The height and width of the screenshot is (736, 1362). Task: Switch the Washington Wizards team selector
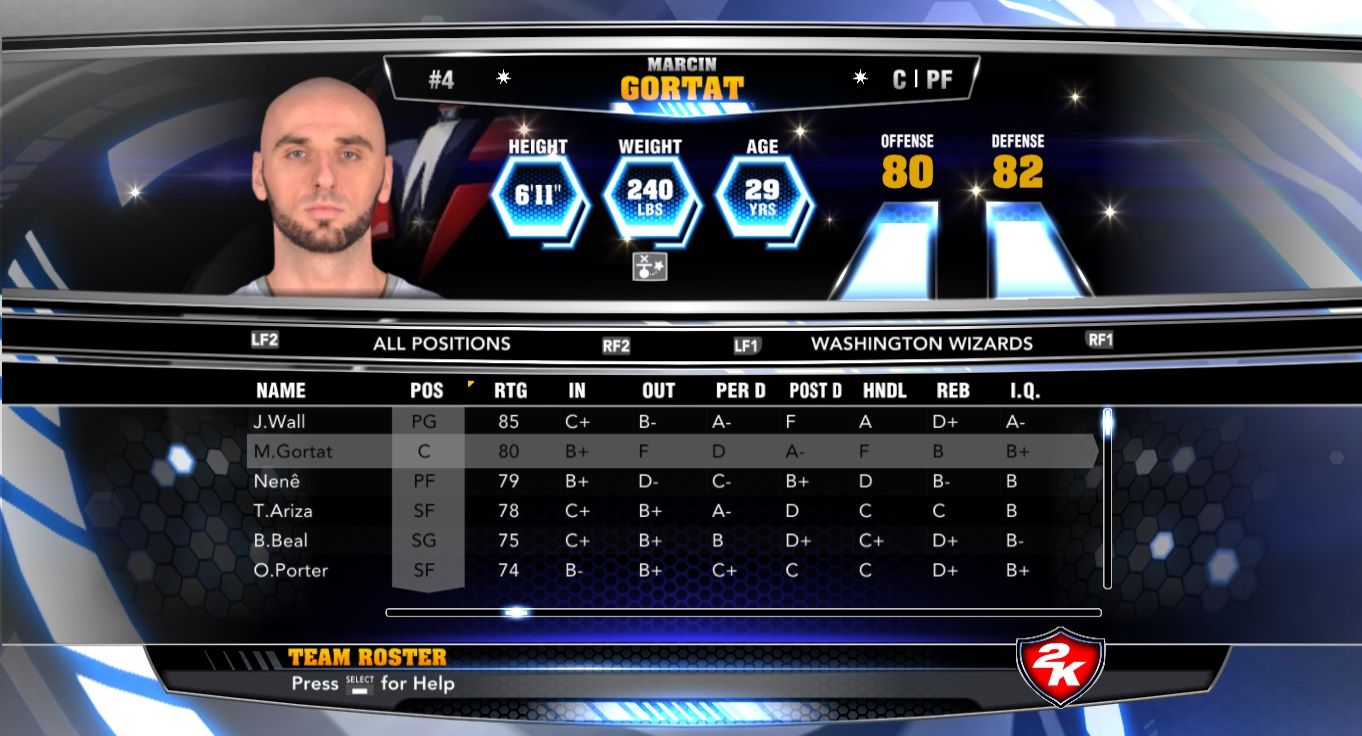click(921, 344)
